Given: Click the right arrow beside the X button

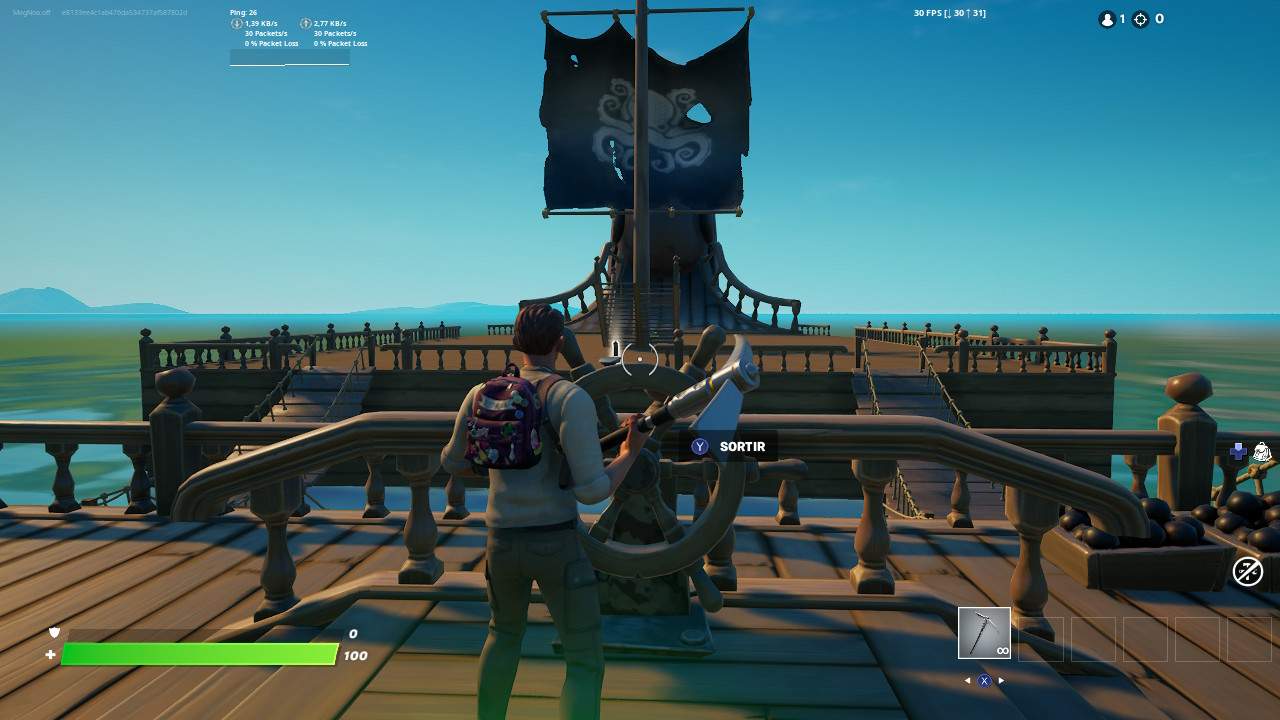Looking at the screenshot, I should click(1001, 678).
